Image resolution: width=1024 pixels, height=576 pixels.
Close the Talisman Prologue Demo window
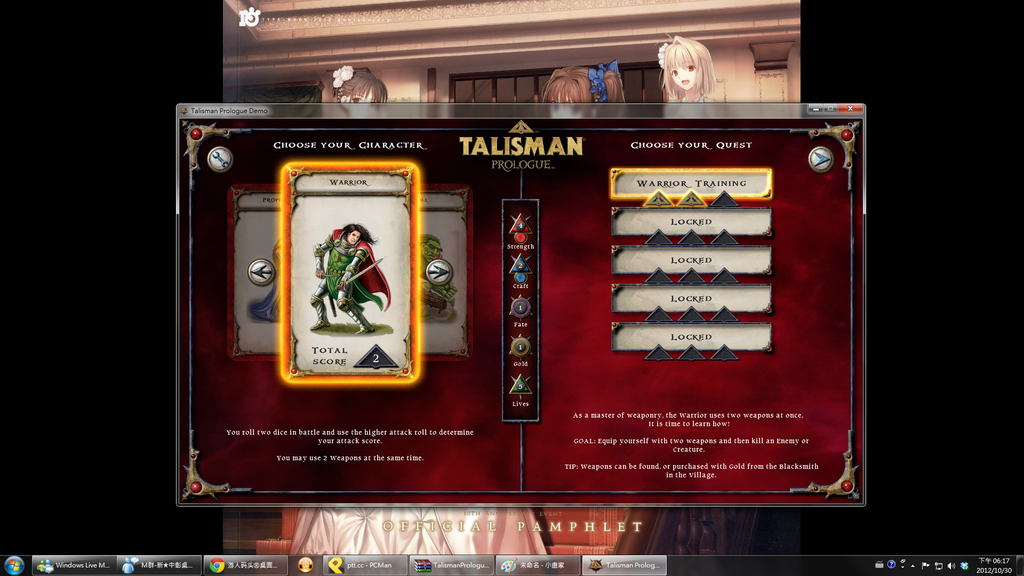(852, 109)
